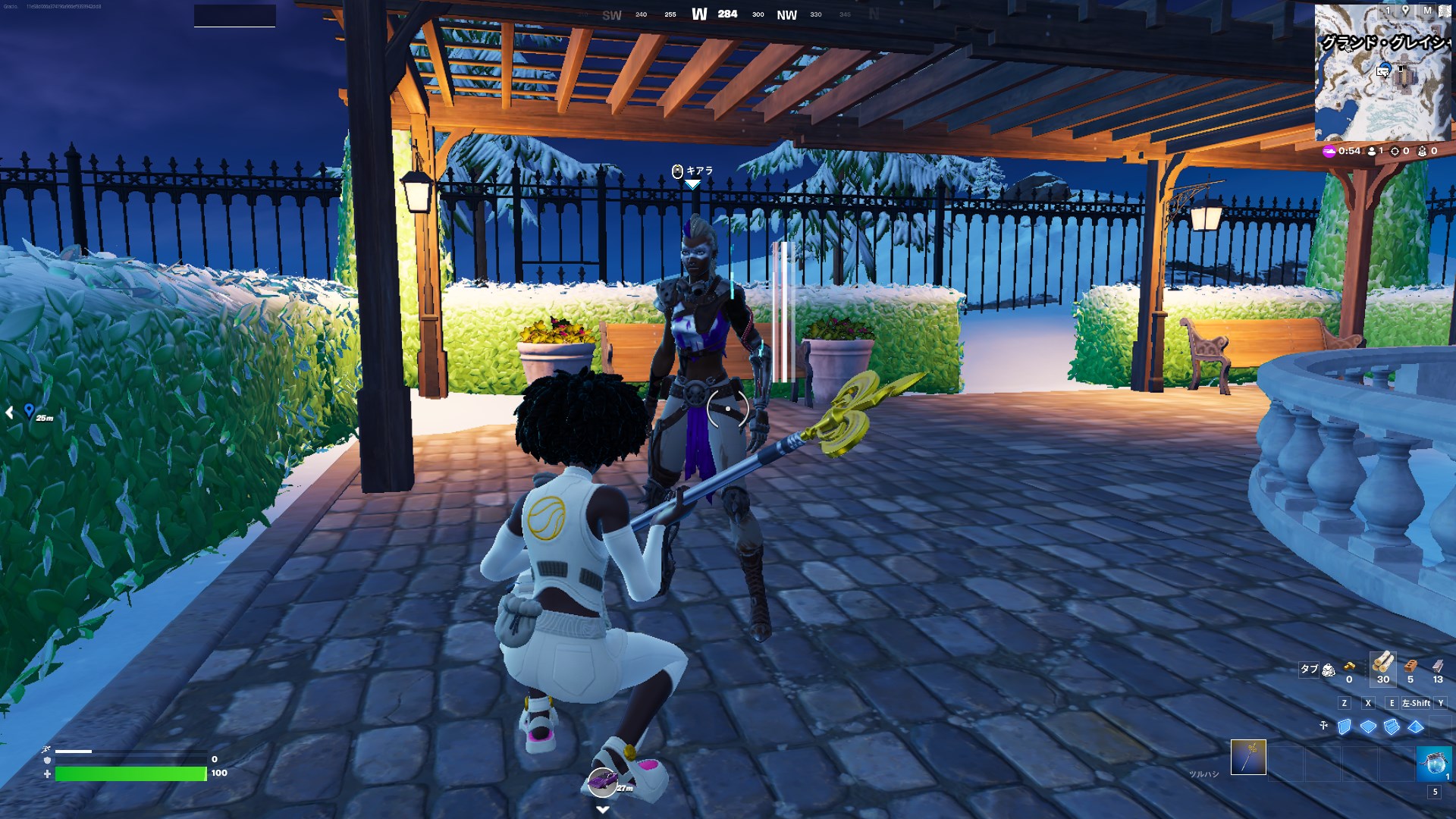
Task: Click the map pin marker icon on minimap
Action: click(1405, 11)
